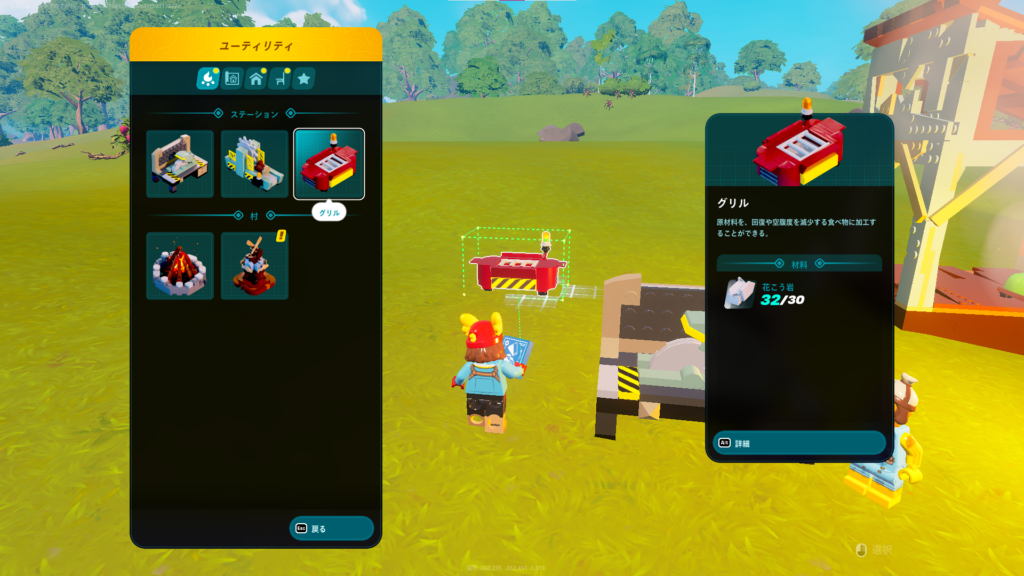Open the chair furniture tab
Image resolution: width=1024 pixels, height=576 pixels.
pos(280,78)
